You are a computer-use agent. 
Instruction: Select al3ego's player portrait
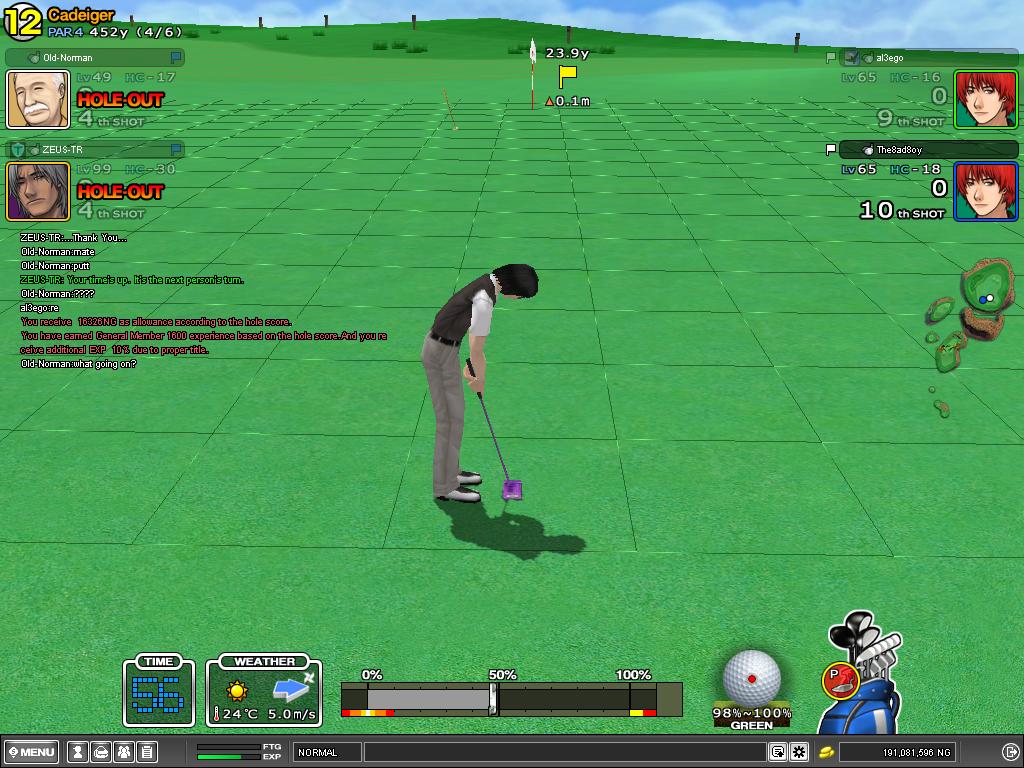click(x=985, y=99)
